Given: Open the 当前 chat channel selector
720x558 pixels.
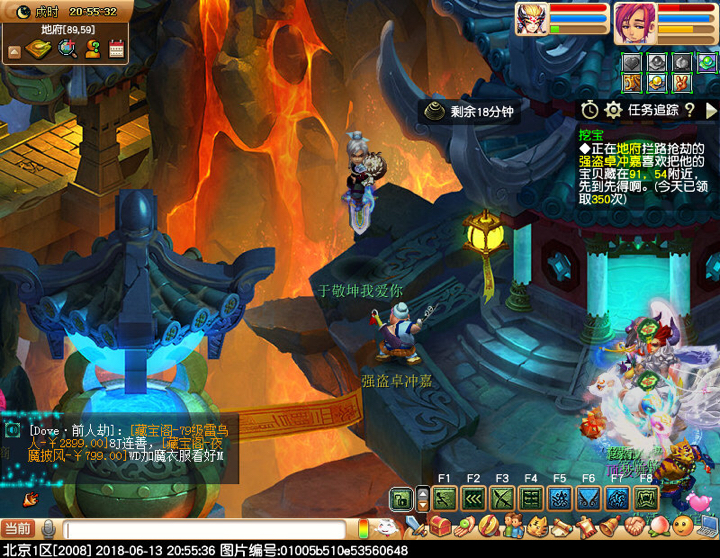Looking at the screenshot, I should click(17, 529).
